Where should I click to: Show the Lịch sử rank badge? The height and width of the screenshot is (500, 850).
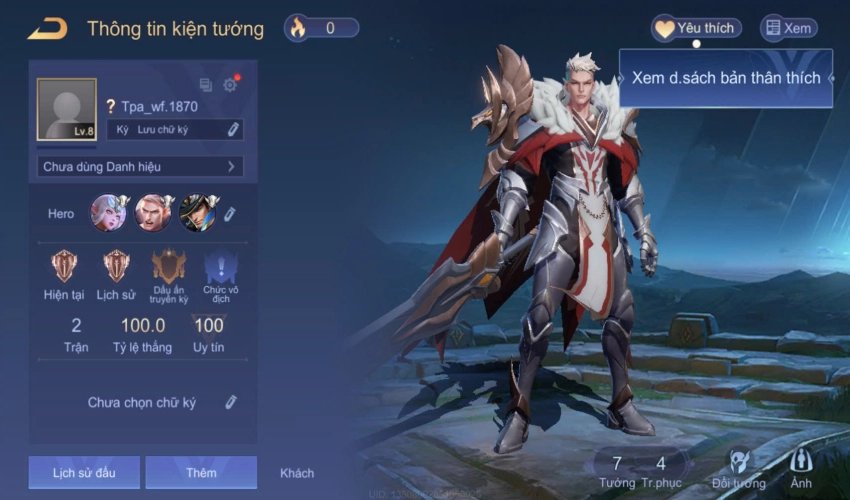116,266
